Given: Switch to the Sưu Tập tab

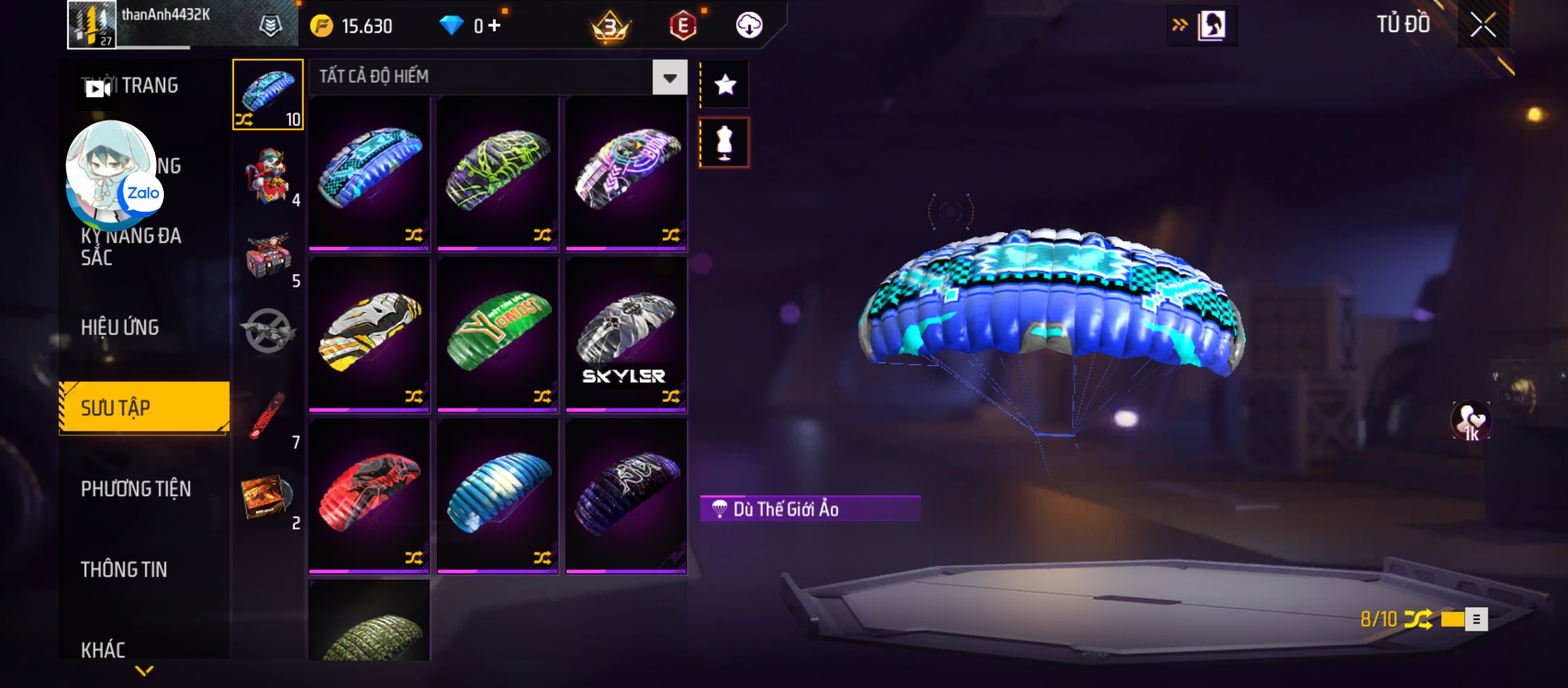Looking at the screenshot, I should pyautogui.click(x=144, y=408).
